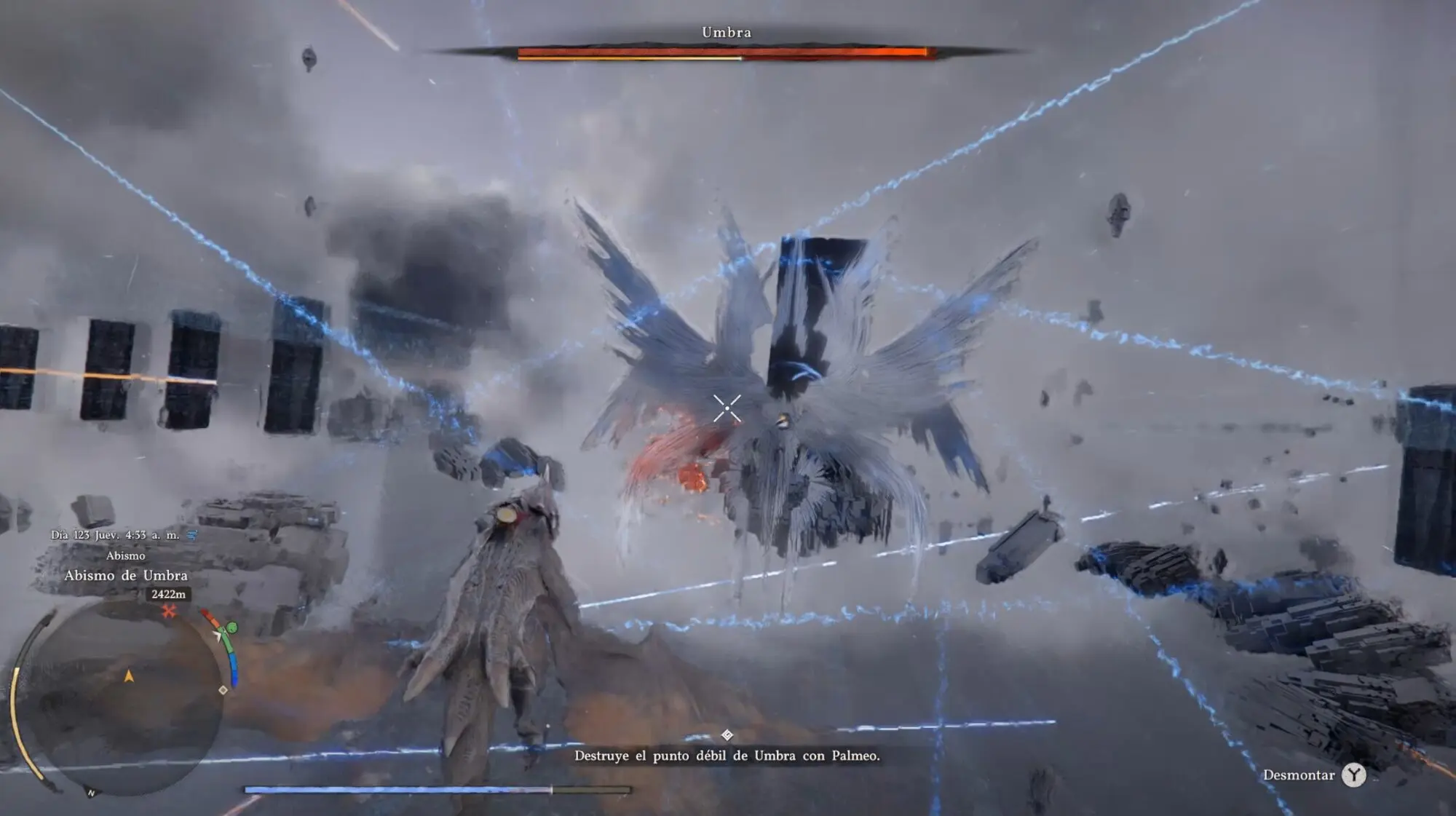Select the red X marker on minimap

[169, 611]
